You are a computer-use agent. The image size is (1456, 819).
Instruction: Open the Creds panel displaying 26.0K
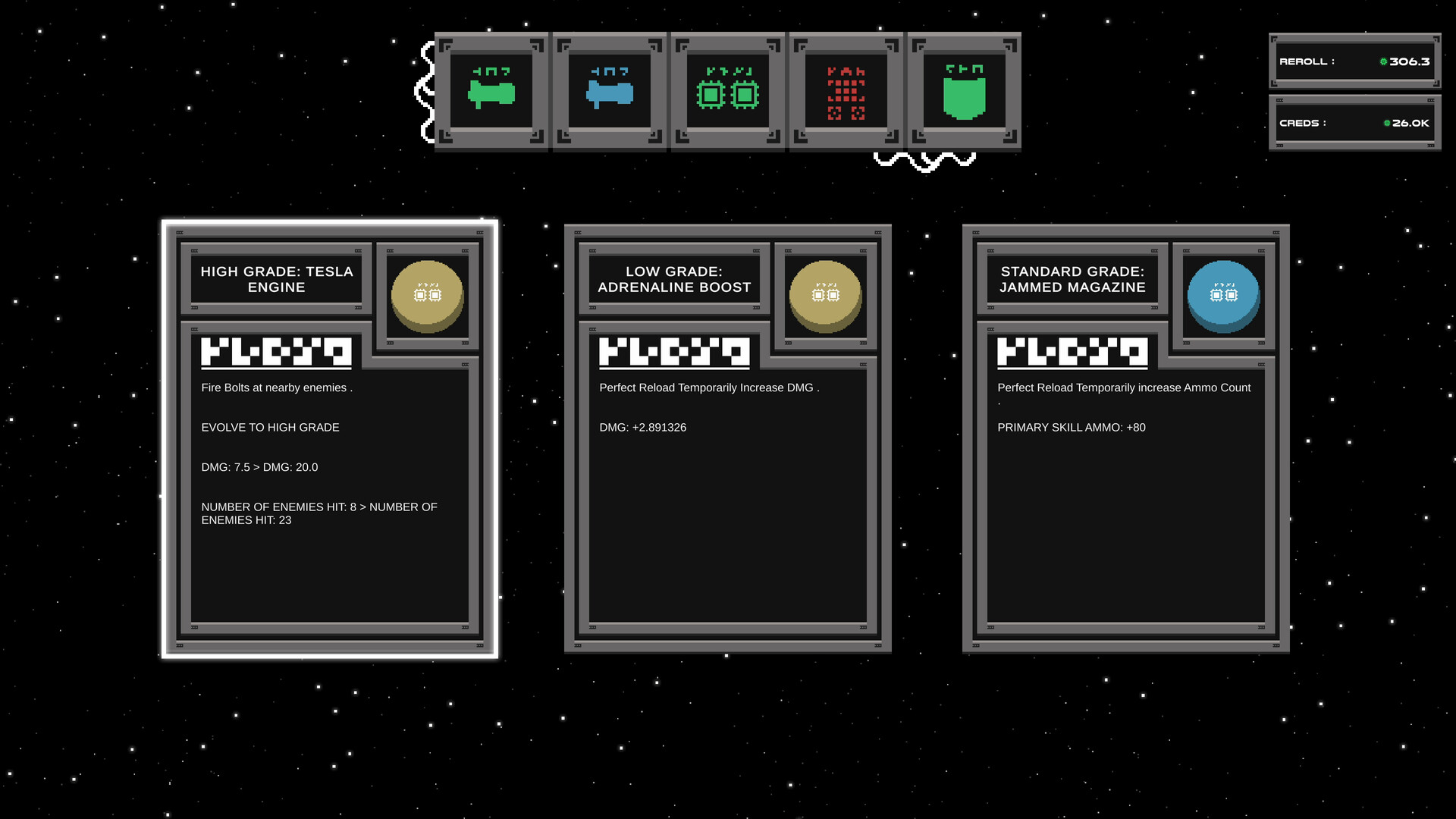1354,122
